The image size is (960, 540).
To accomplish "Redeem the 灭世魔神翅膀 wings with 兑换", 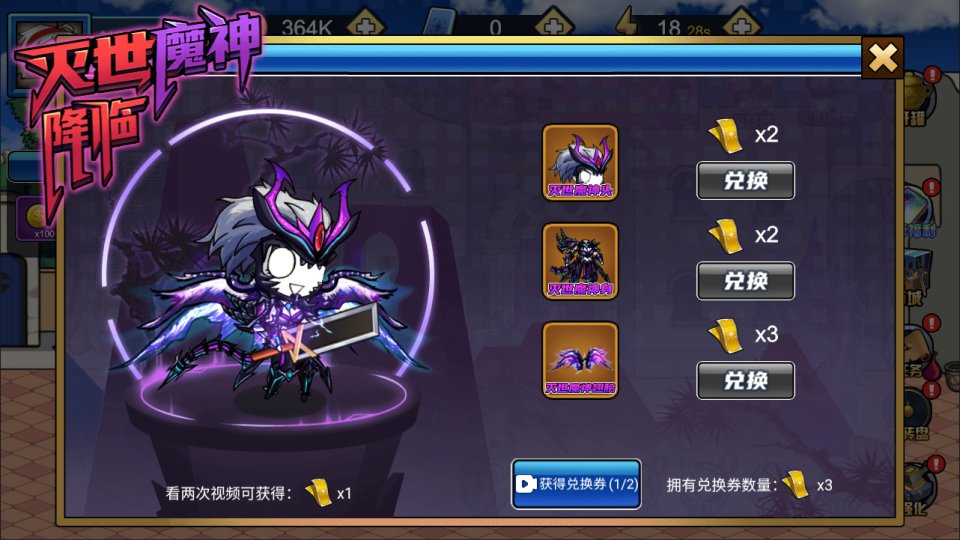I will coord(745,381).
